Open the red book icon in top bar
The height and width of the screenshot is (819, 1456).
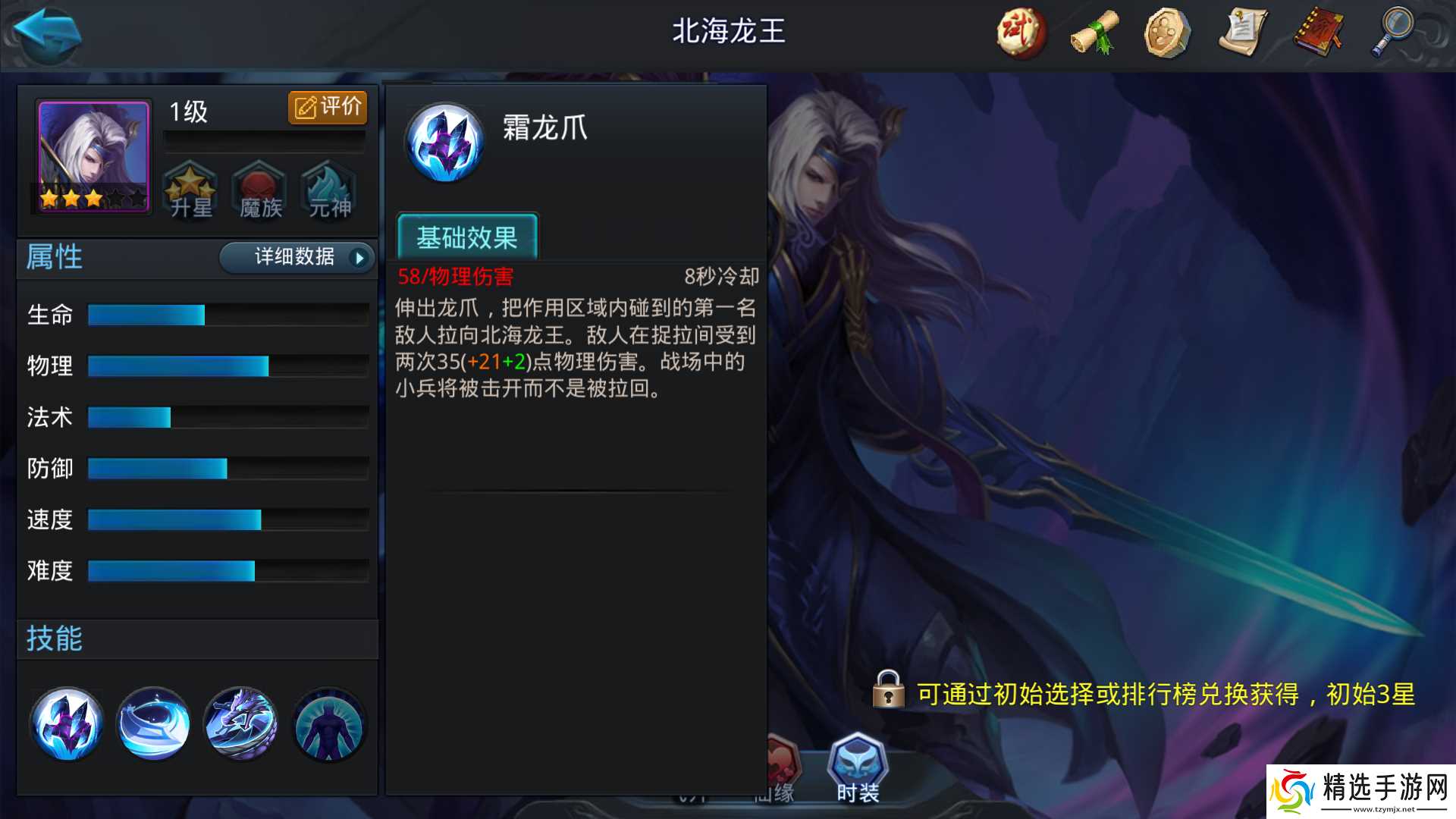click(1318, 32)
